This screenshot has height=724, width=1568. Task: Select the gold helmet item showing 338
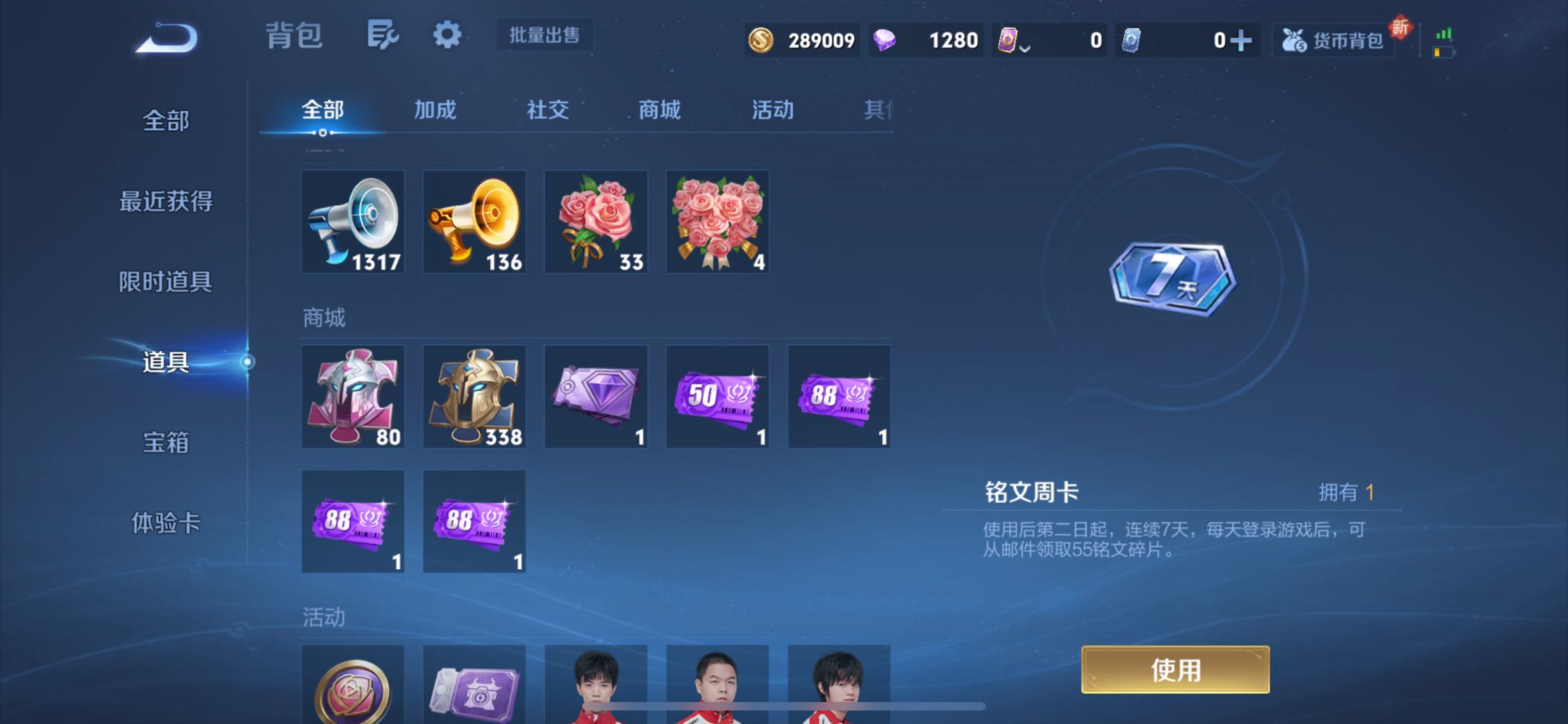coord(474,396)
